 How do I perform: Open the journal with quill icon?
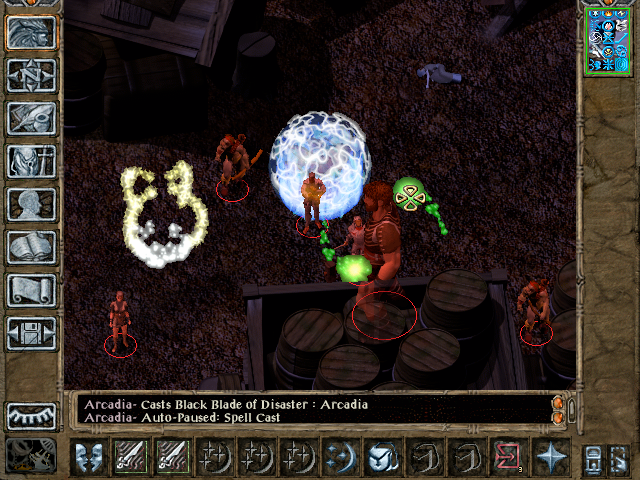pyautogui.click(x=32, y=118)
